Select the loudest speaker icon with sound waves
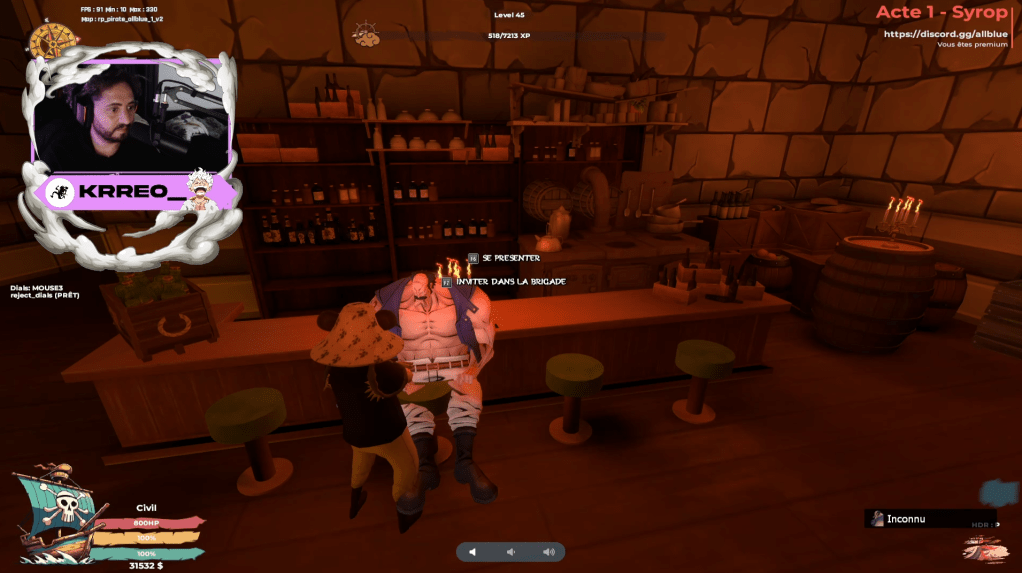Viewport: 1022px width, 573px height. coord(548,552)
